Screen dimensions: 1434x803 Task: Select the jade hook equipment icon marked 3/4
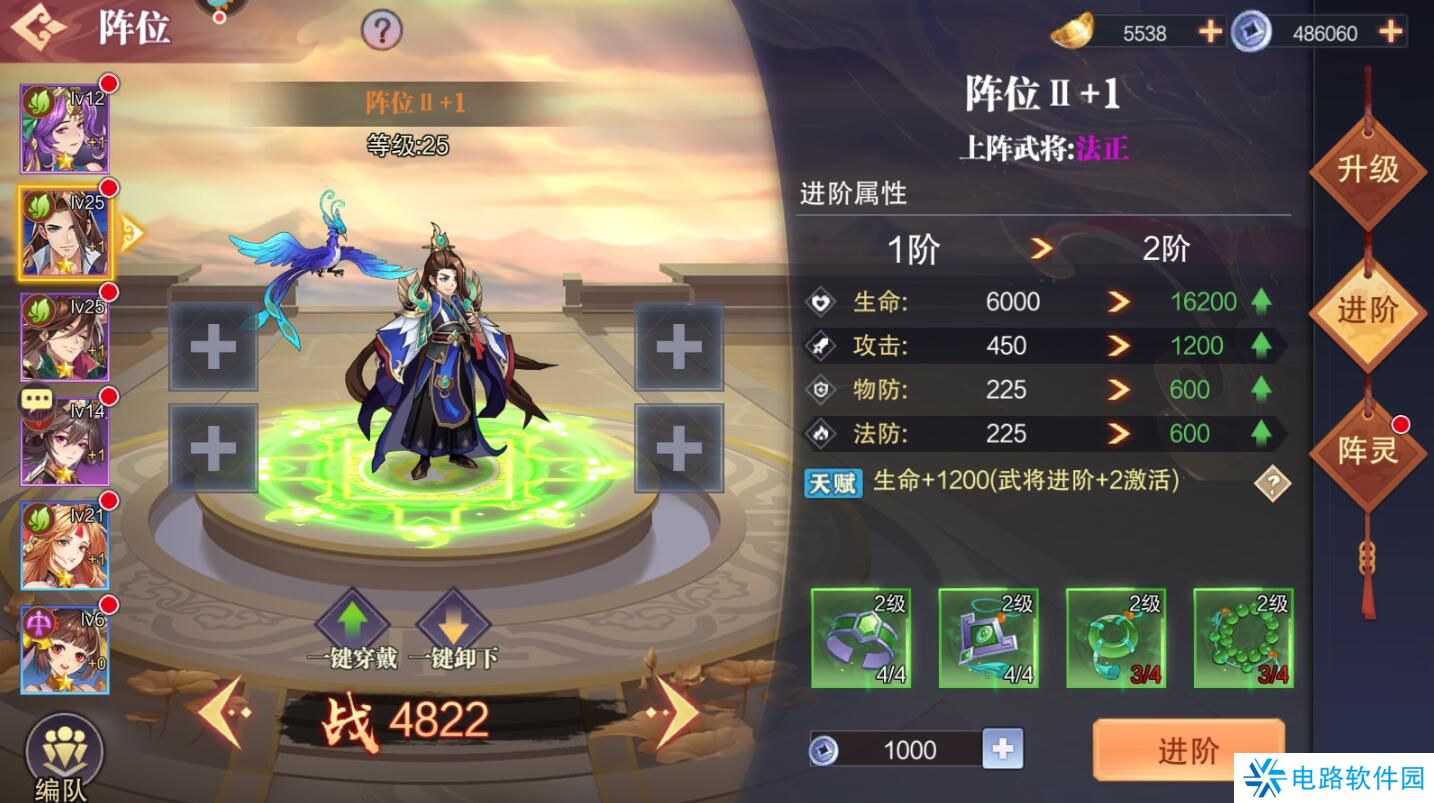tap(1116, 638)
